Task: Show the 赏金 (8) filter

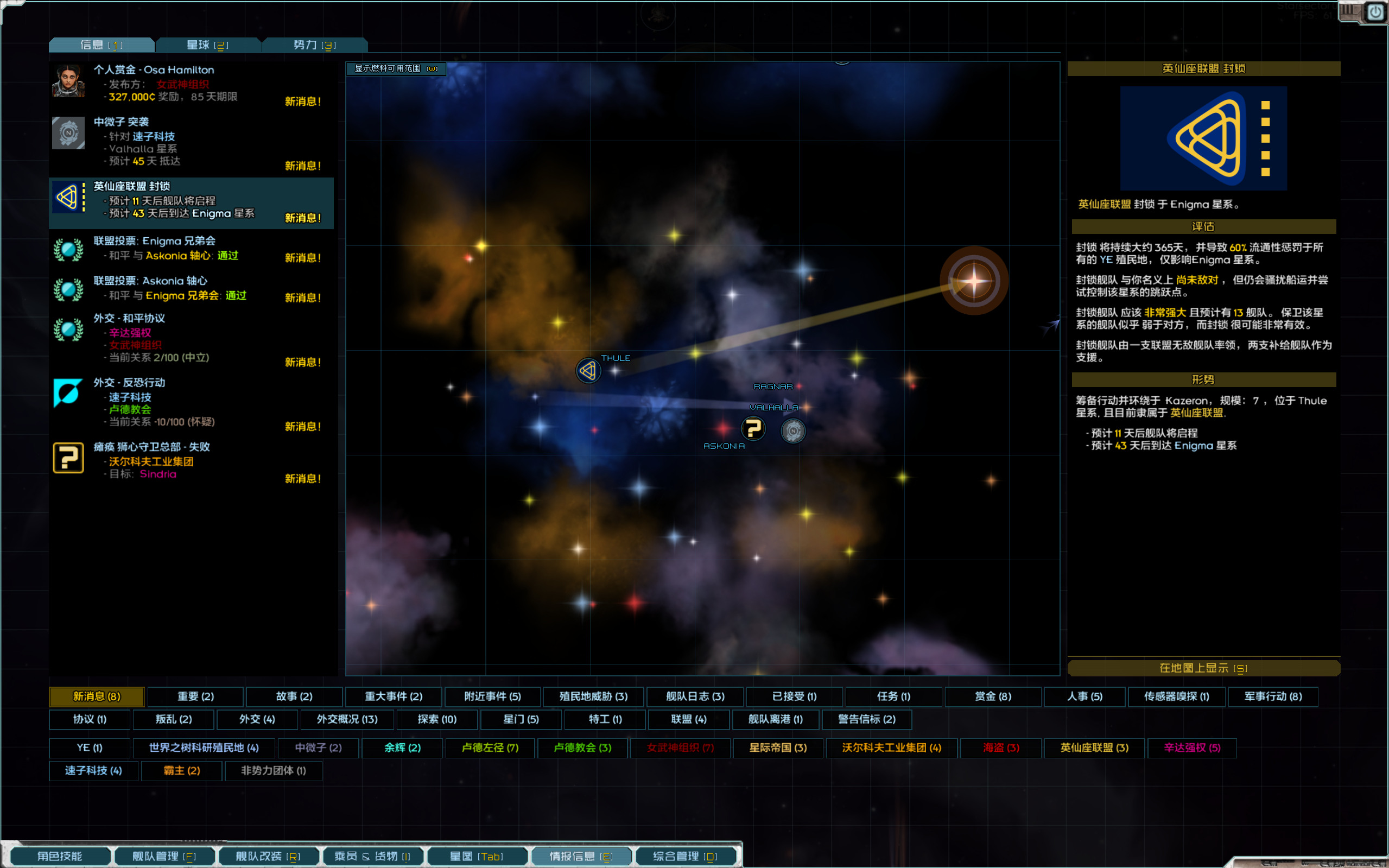Action: [993, 696]
